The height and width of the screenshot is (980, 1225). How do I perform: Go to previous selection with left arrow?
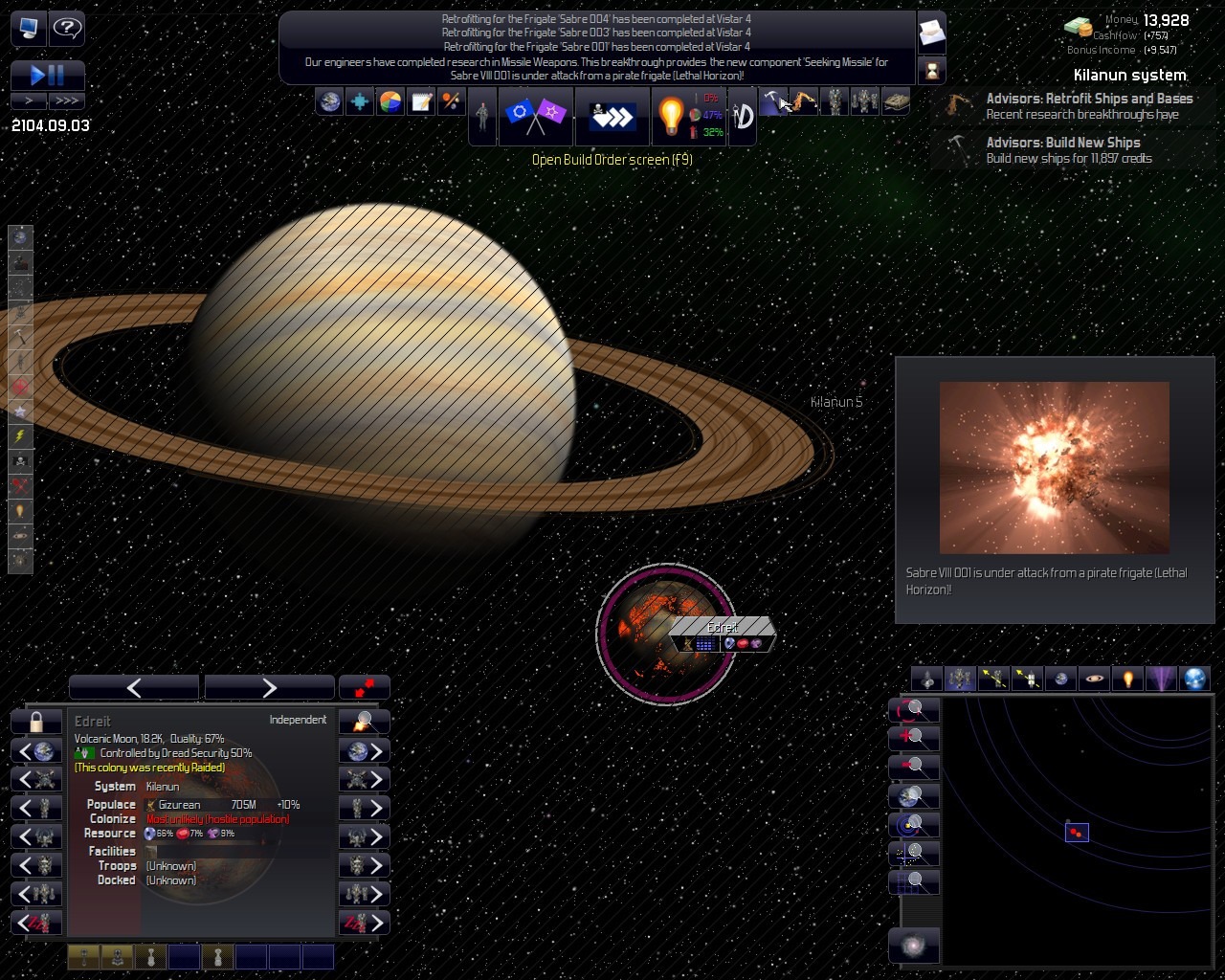(x=134, y=687)
